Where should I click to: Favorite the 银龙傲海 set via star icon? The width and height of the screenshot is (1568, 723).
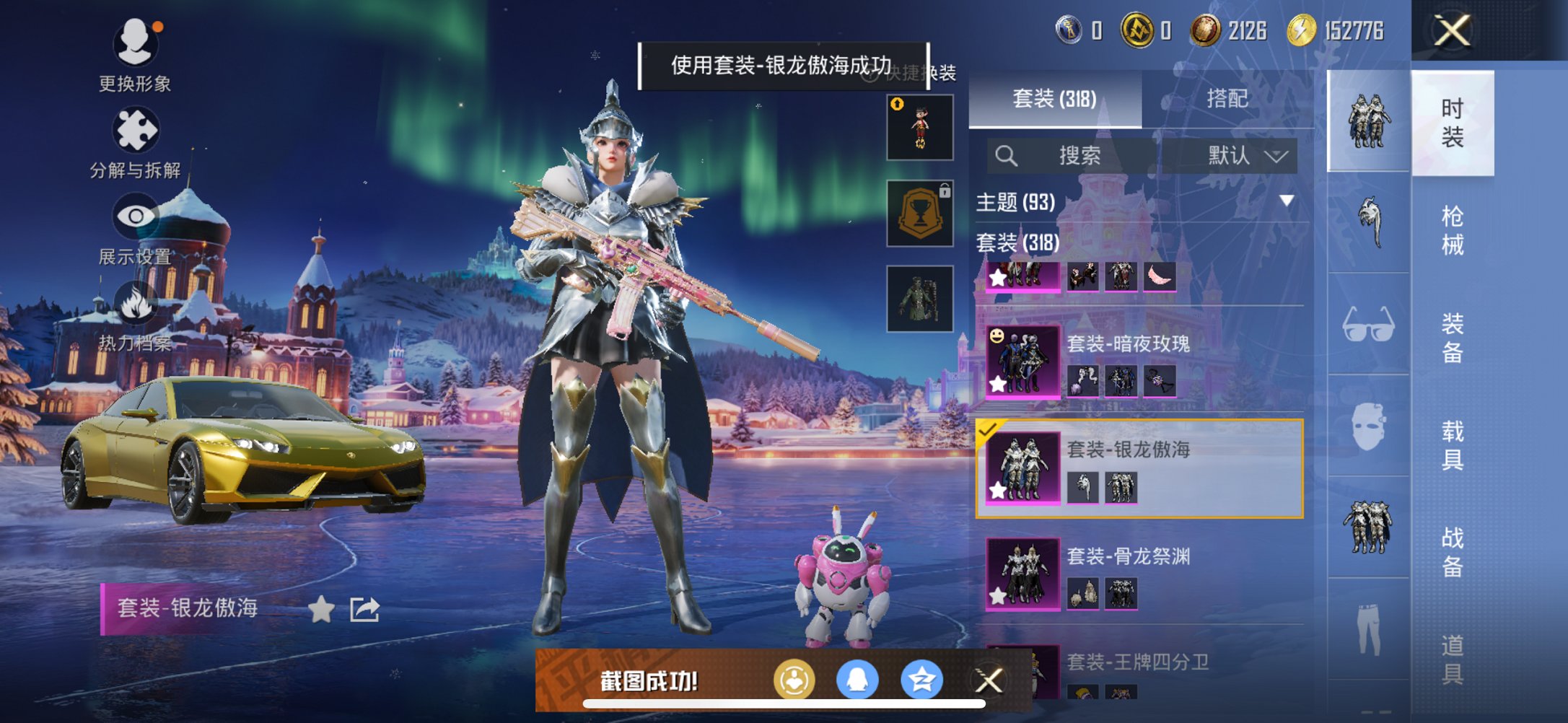click(x=321, y=610)
